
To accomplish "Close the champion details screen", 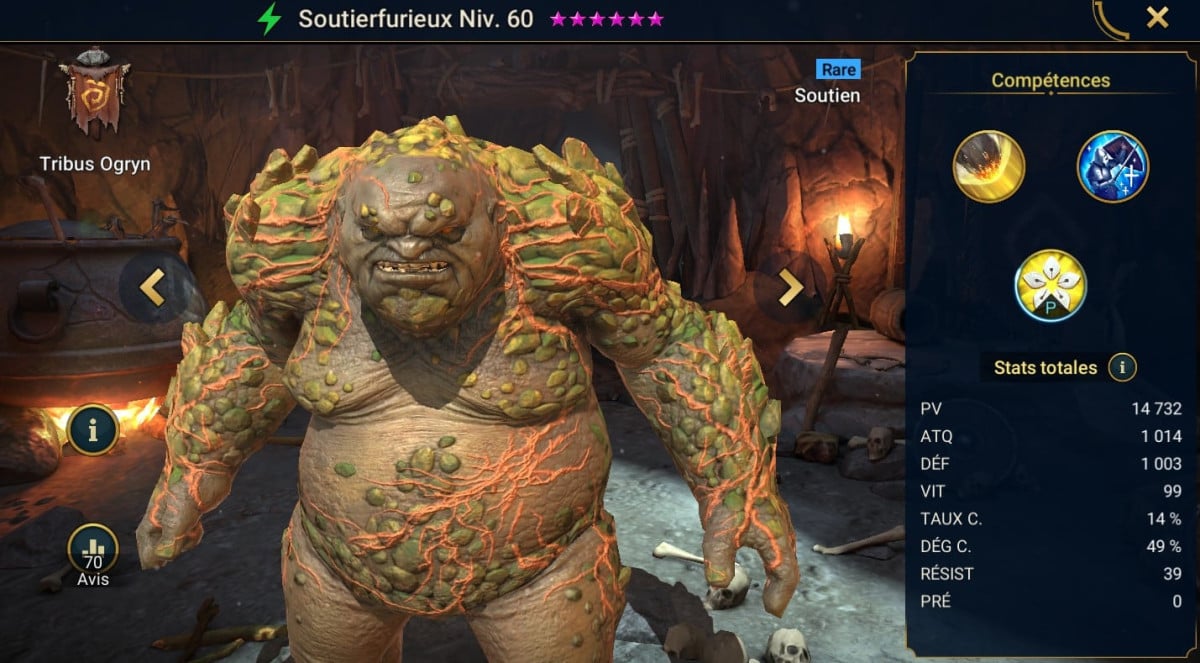I will [x=1157, y=17].
